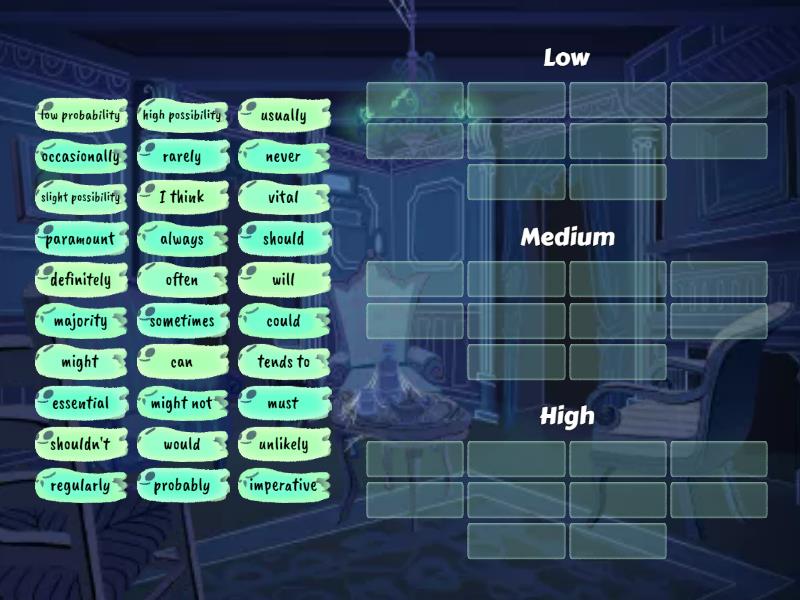Pick the 'probably' word tile

(x=182, y=486)
